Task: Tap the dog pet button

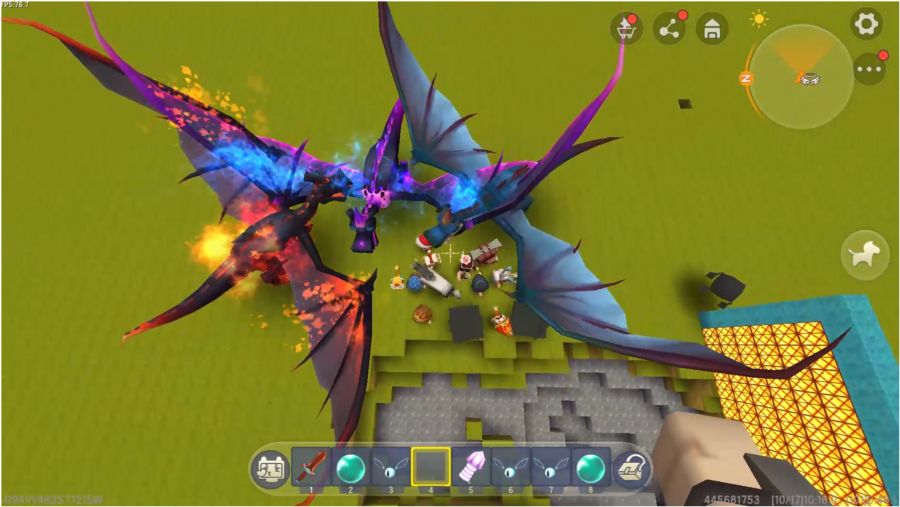Action: [x=866, y=254]
